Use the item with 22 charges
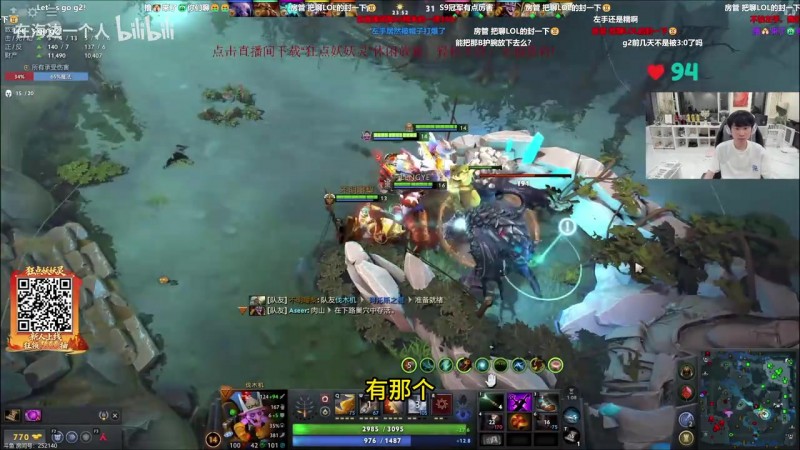Viewport: 800px width, 450px height. pyautogui.click(x=492, y=422)
